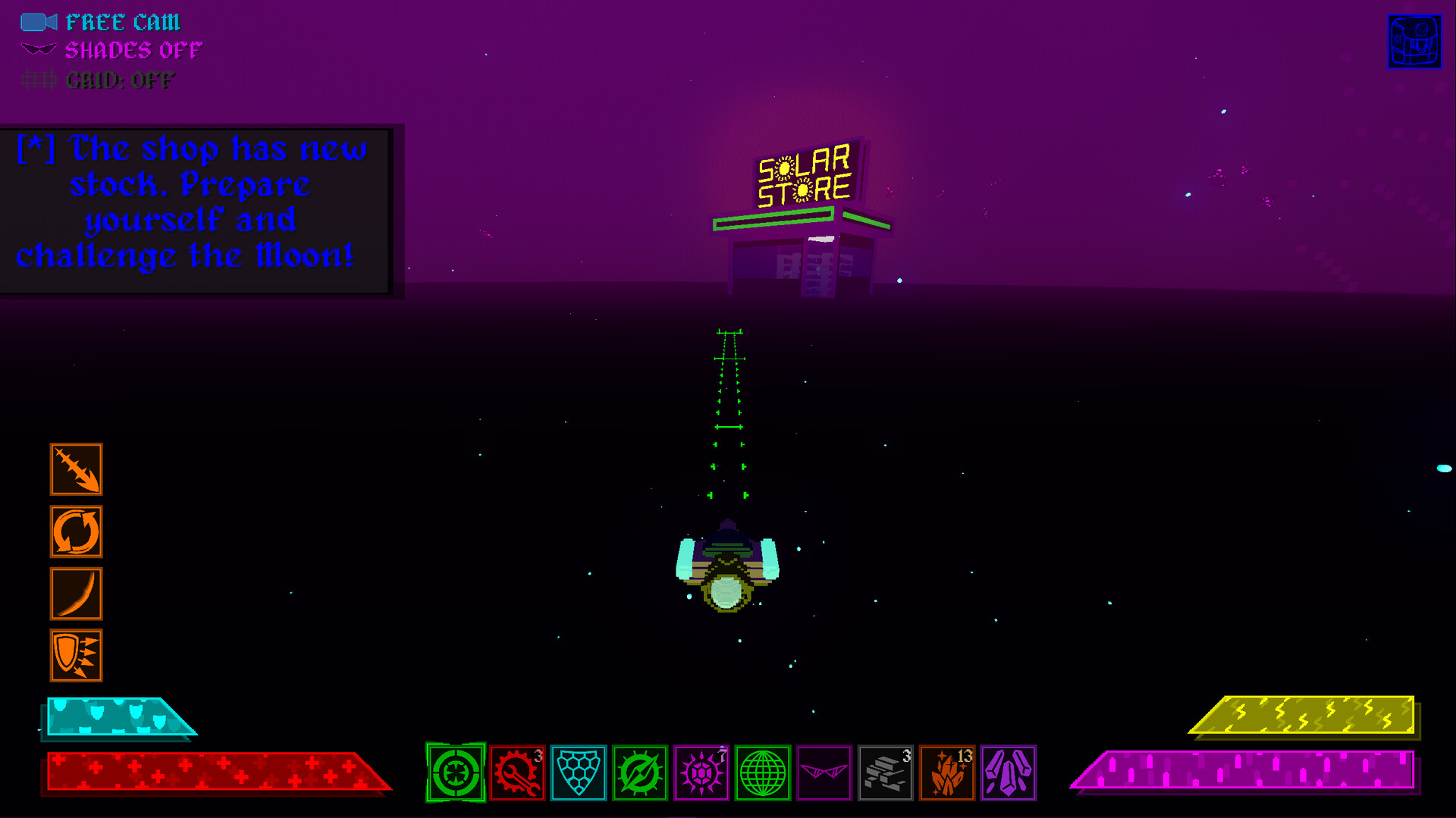Select the crescent blade ability icon
The height and width of the screenshot is (818, 1456).
click(x=76, y=594)
